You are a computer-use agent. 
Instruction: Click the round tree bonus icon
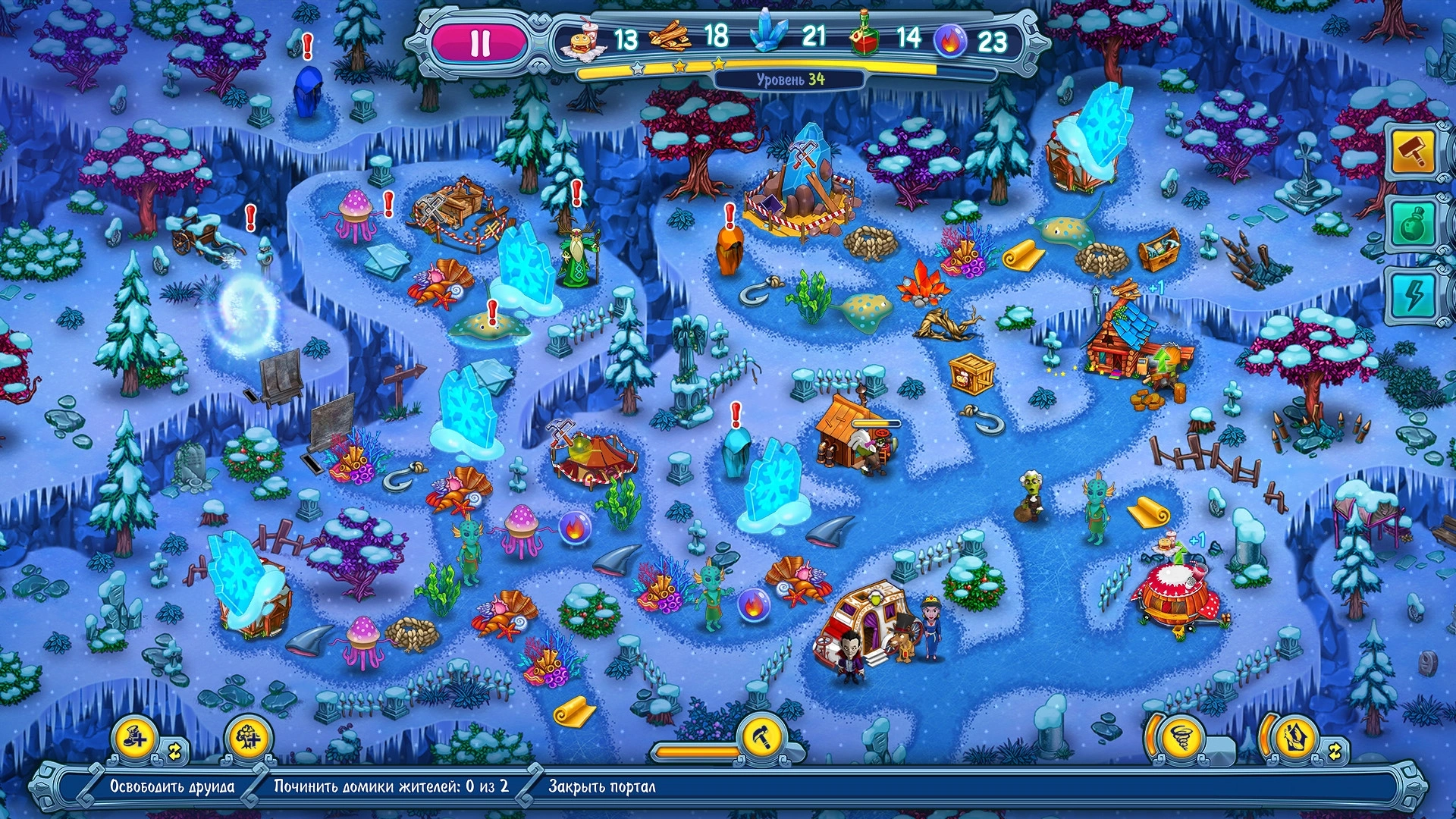point(248,737)
